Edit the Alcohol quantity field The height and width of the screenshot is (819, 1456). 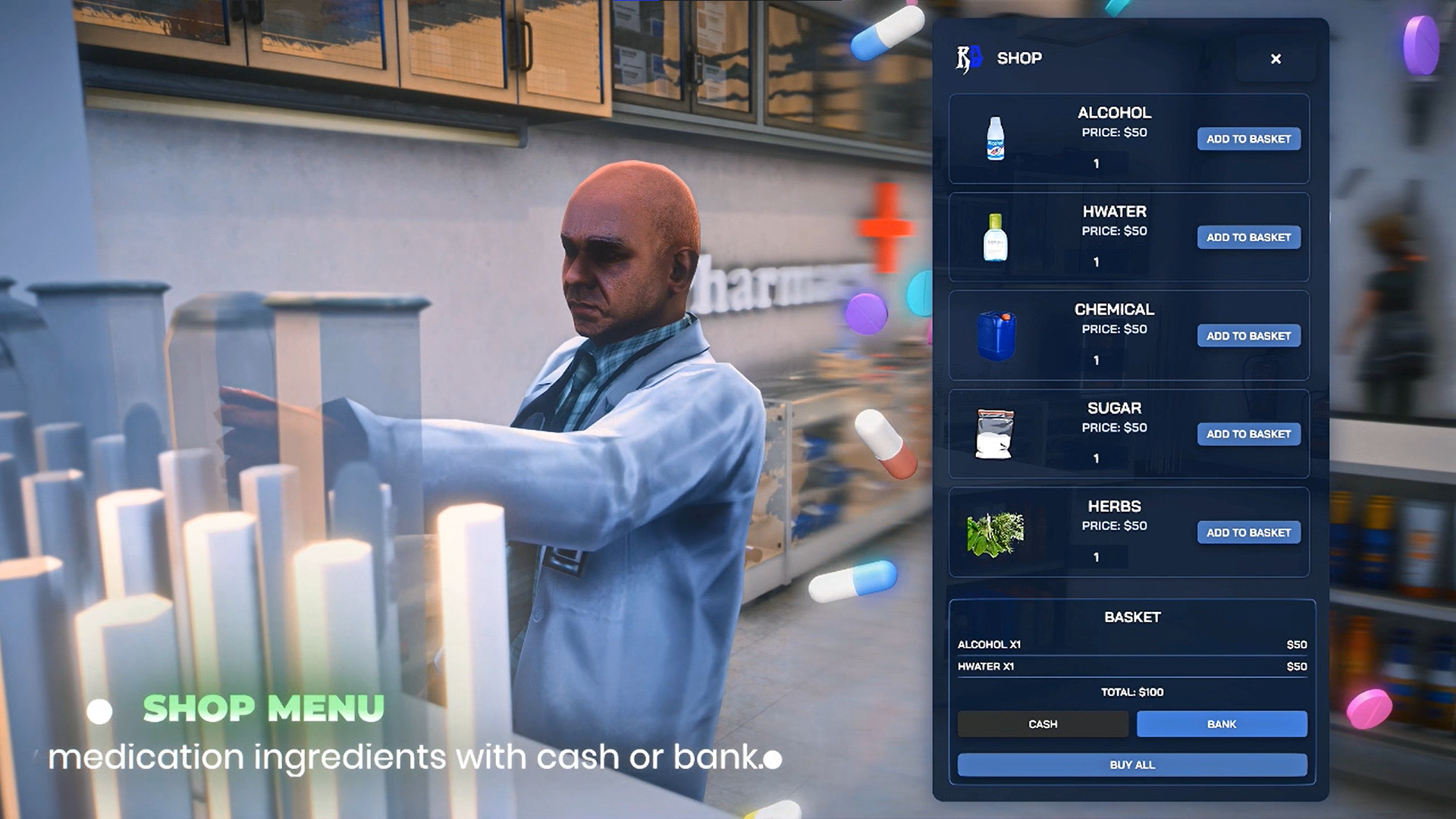click(1097, 164)
